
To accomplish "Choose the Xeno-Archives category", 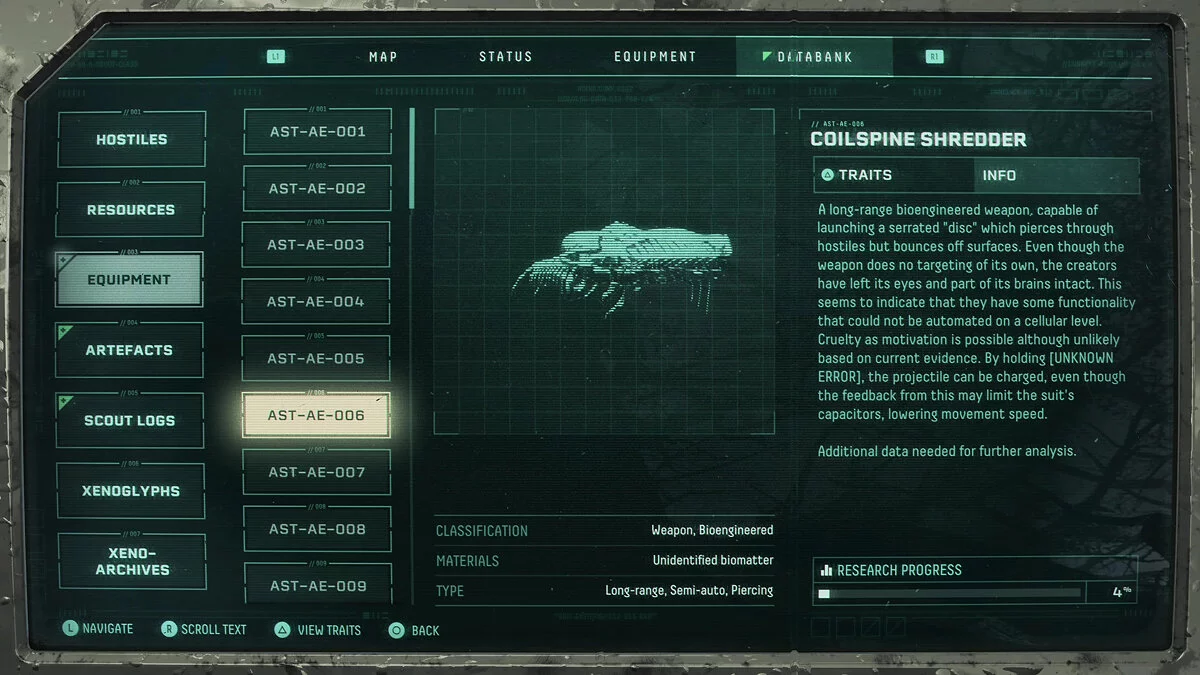I will (x=131, y=561).
